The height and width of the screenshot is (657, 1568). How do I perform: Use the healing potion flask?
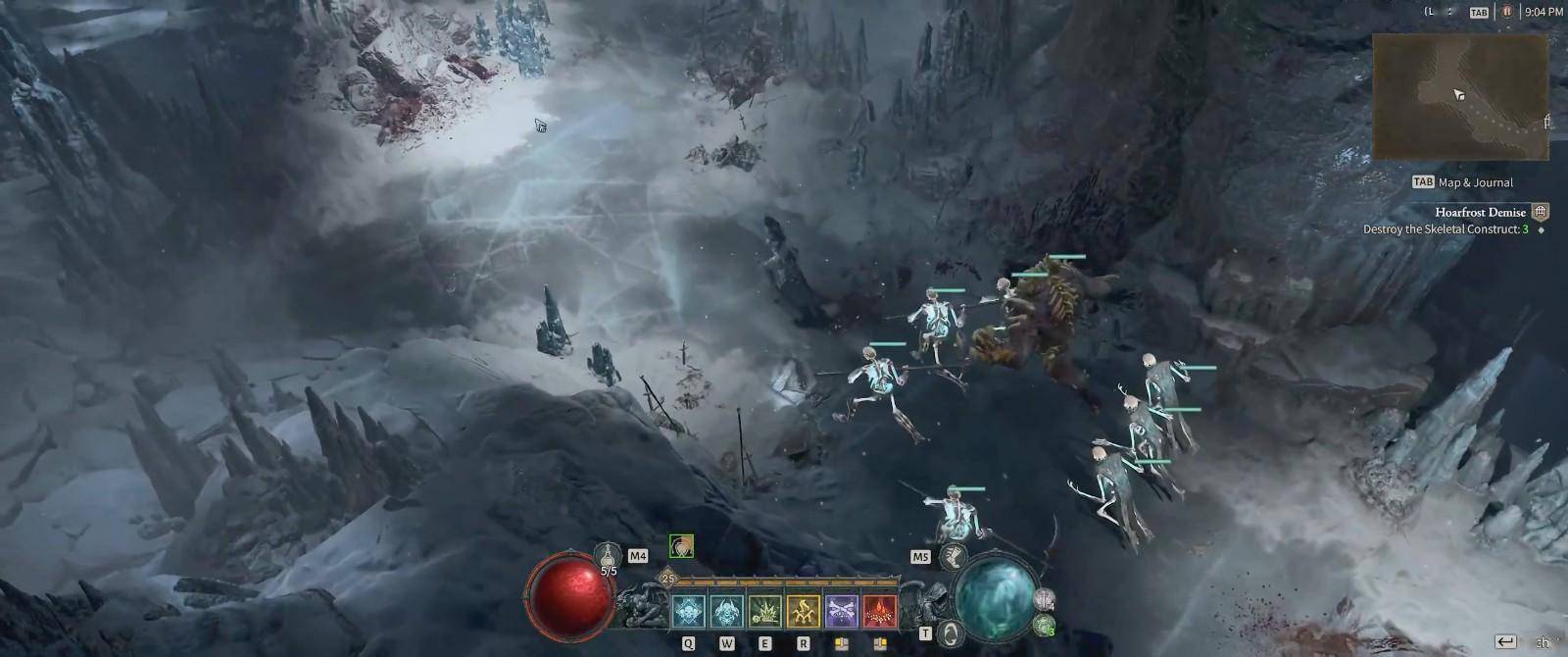[x=608, y=556]
